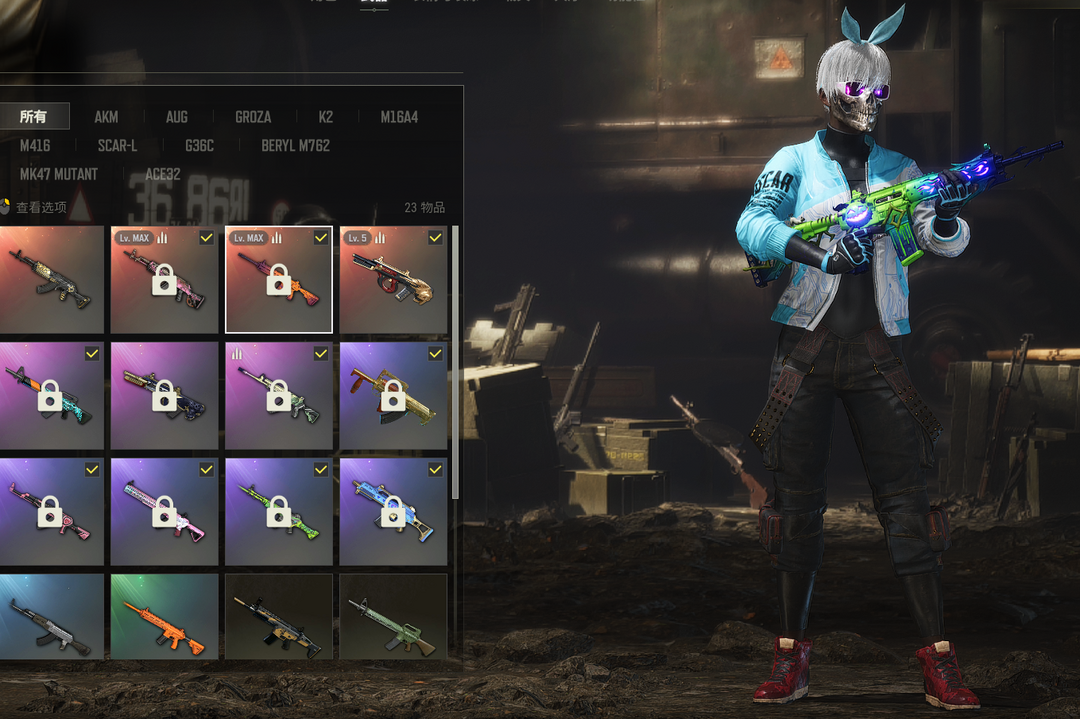Select the Lv. 5 gold shotgun-style skin
This screenshot has width=1080, height=719.
(x=393, y=280)
